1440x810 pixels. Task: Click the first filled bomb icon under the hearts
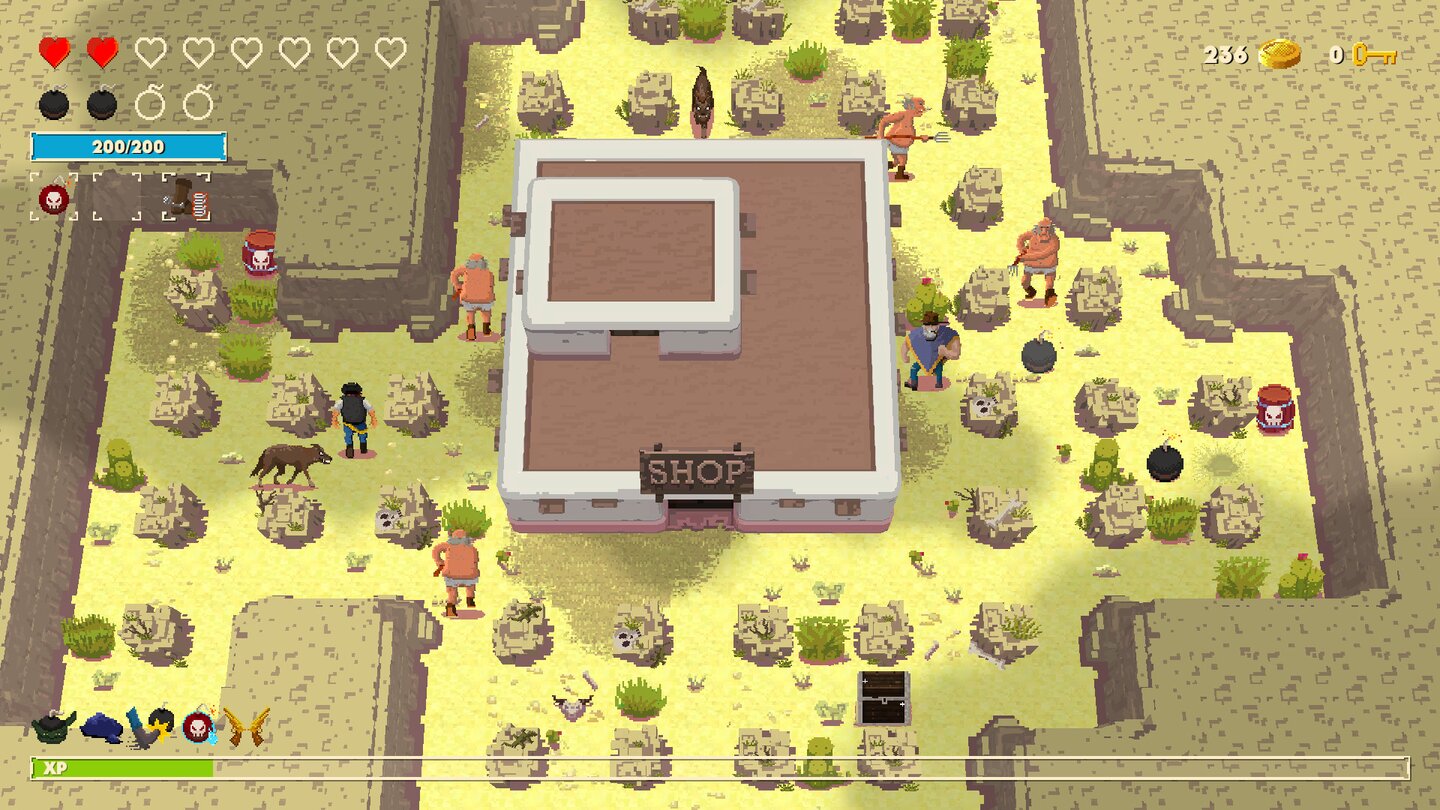pyautogui.click(x=53, y=103)
